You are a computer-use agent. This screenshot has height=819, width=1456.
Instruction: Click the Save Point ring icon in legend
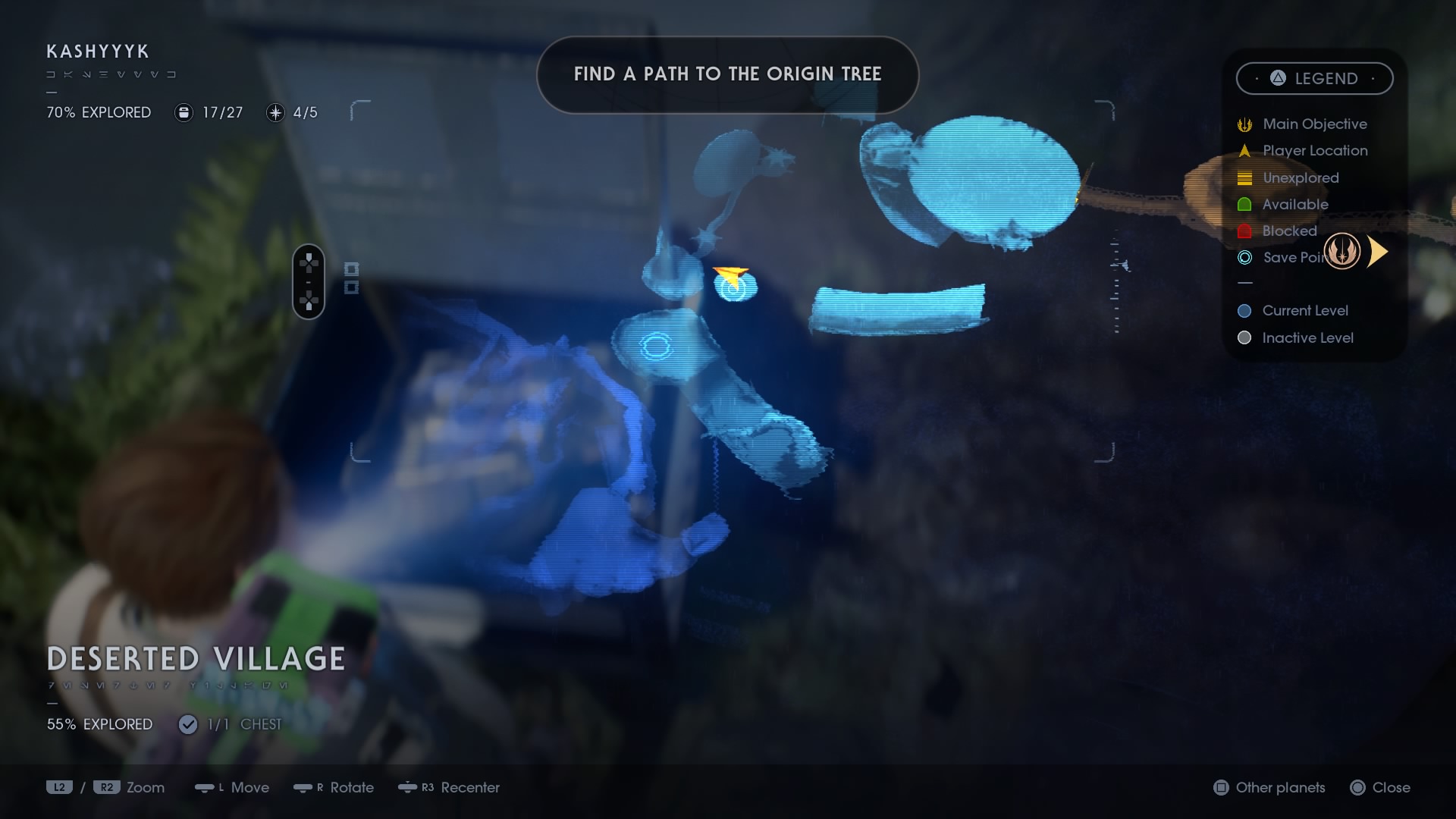tap(1244, 258)
